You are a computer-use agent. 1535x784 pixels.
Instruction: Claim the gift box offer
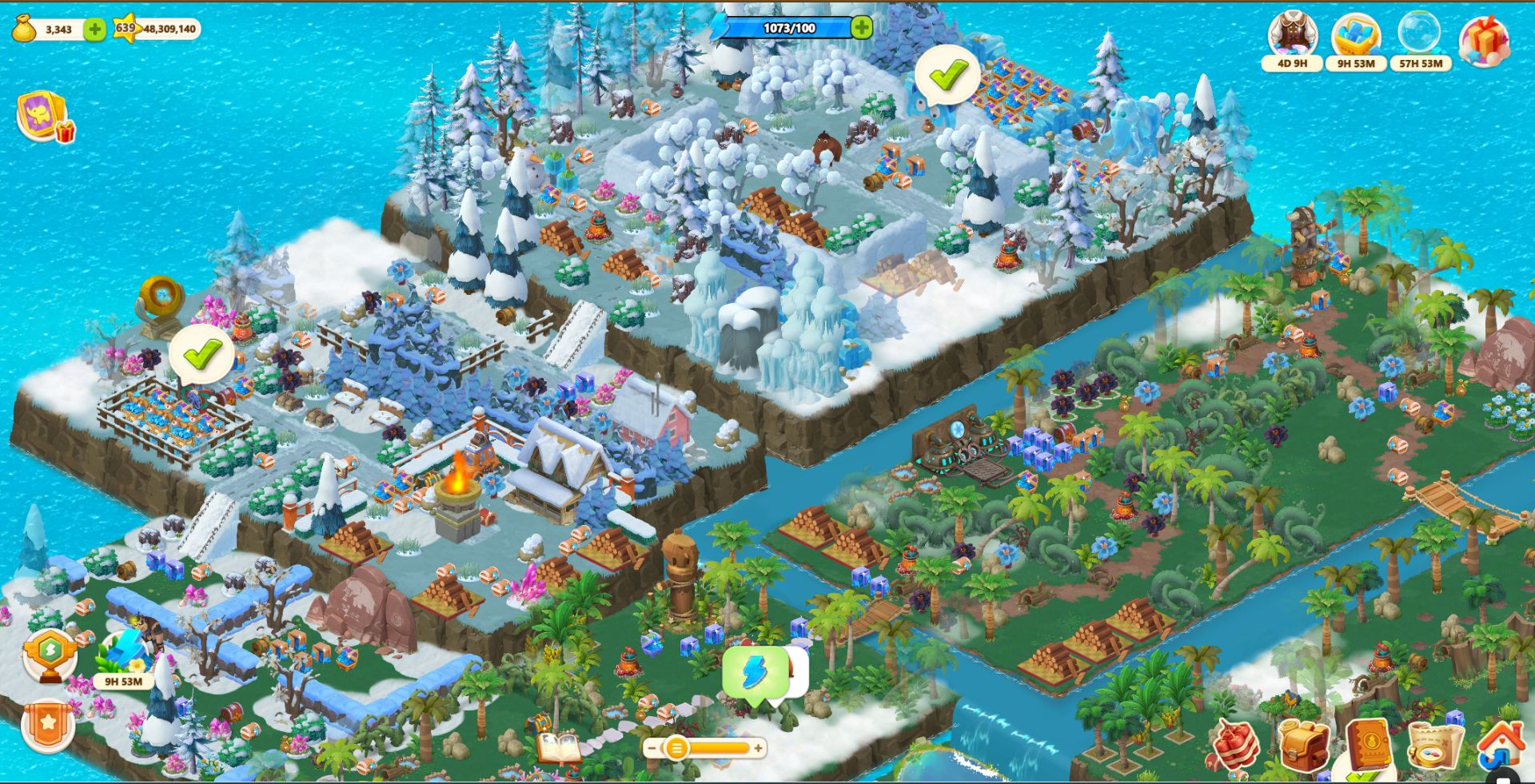click(1485, 40)
